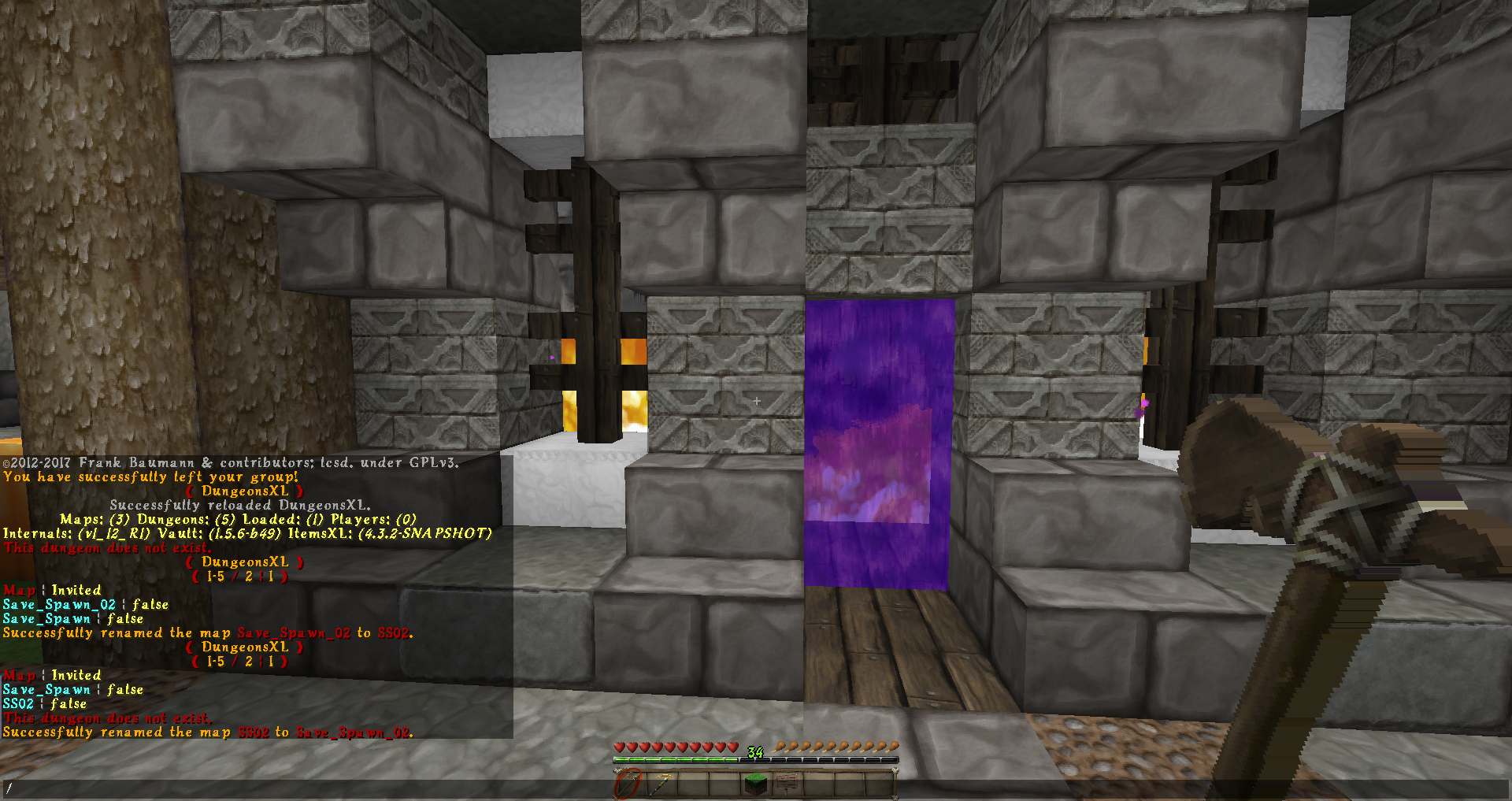Click the first heart in the health bar
Viewport: 1512px width, 801px height.
[619, 747]
